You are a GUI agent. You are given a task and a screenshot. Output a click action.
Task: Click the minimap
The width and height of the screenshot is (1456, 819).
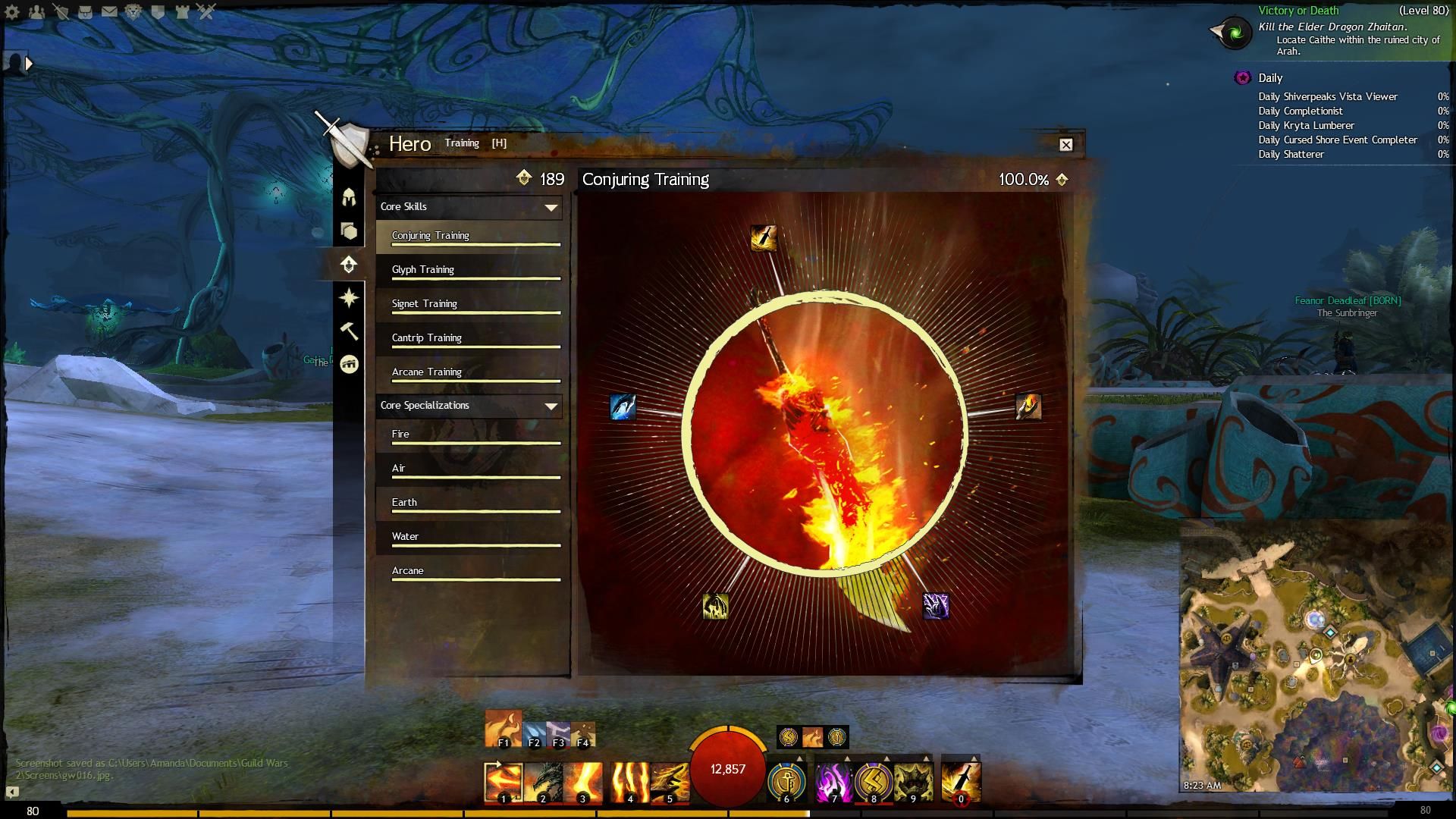coord(1316,656)
